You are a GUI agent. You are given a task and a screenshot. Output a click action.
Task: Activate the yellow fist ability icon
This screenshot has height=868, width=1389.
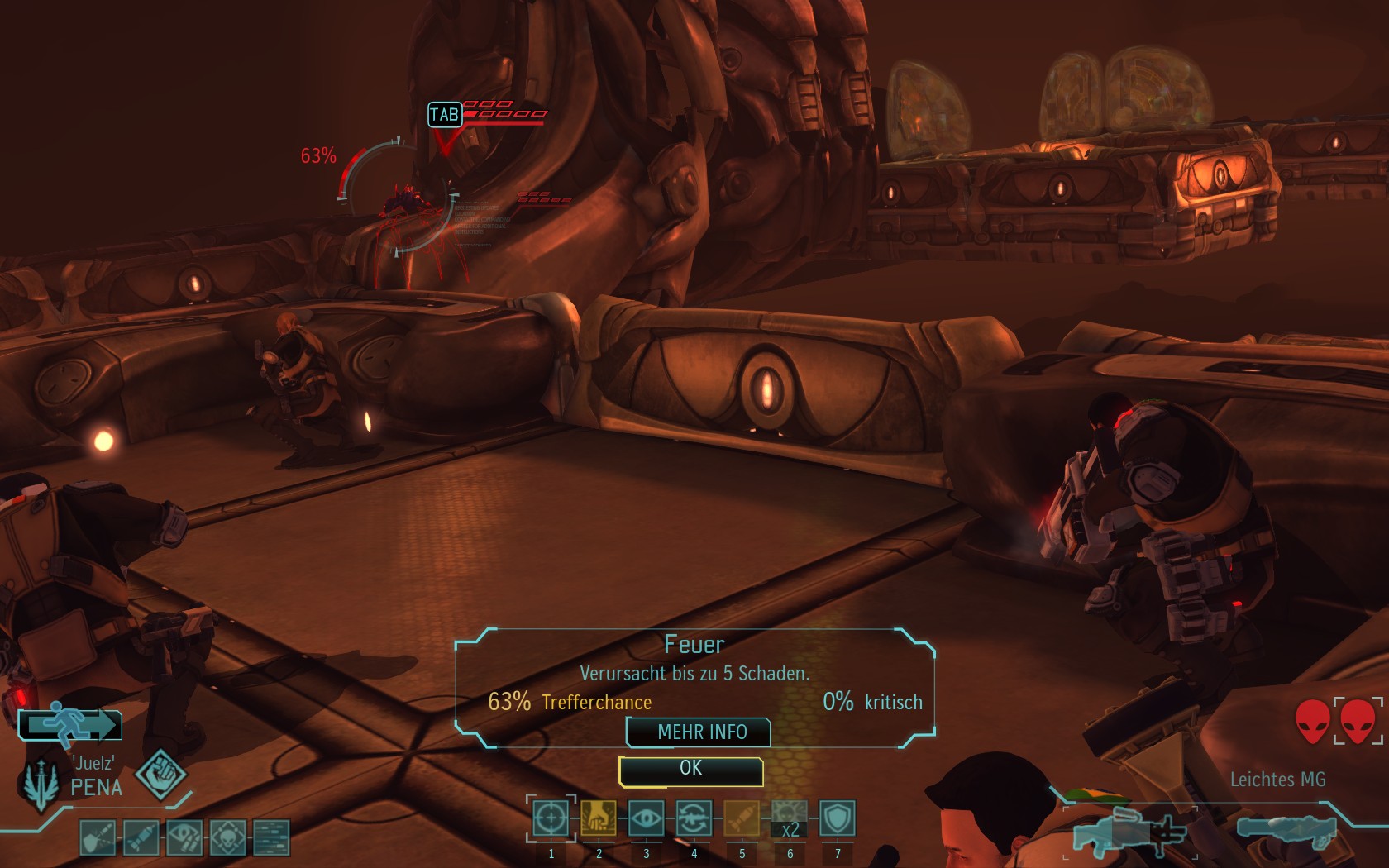[599, 819]
